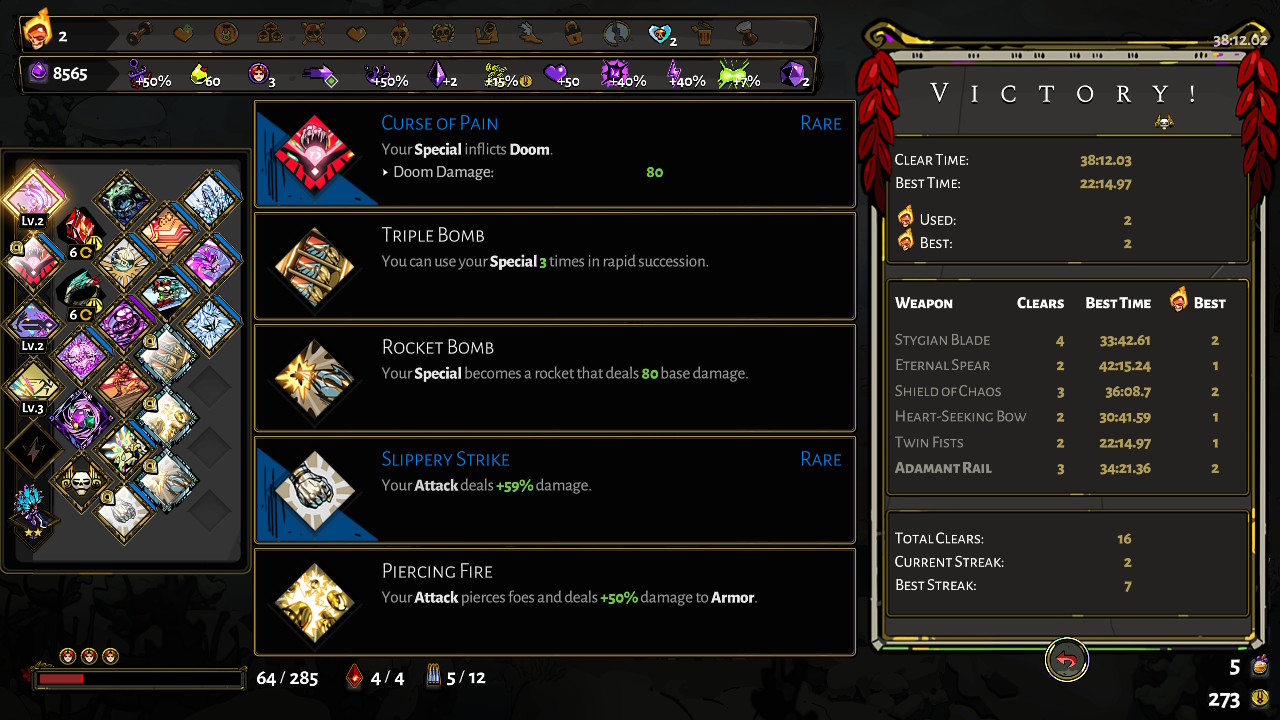Click the padlock icon in top bar

(x=573, y=34)
